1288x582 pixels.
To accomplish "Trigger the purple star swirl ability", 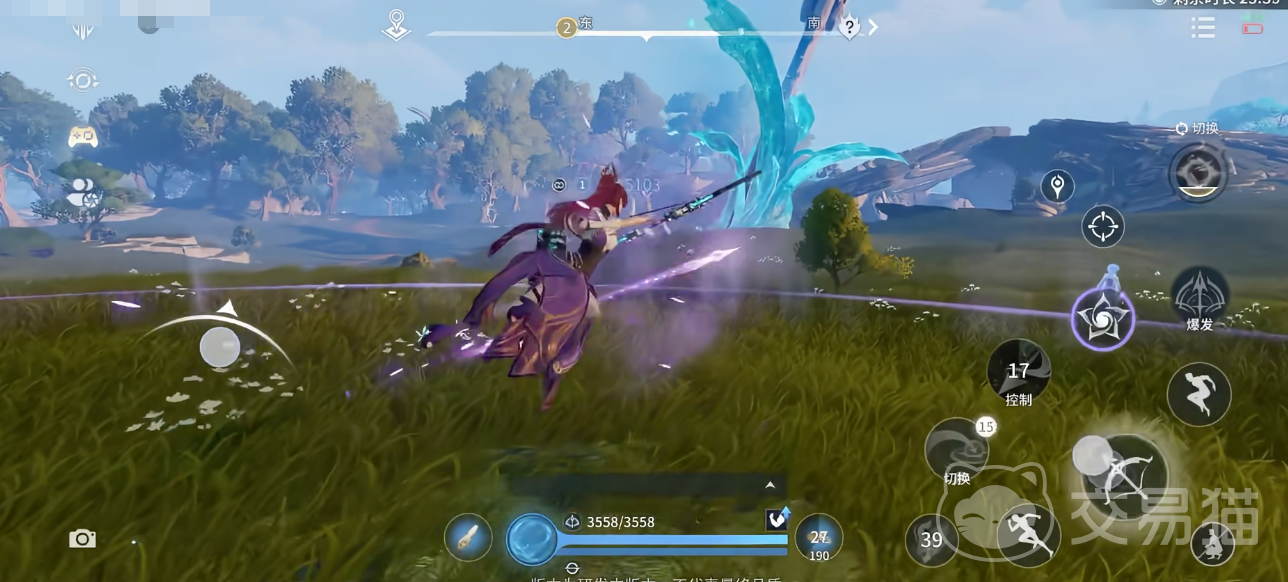I will pos(1102,320).
